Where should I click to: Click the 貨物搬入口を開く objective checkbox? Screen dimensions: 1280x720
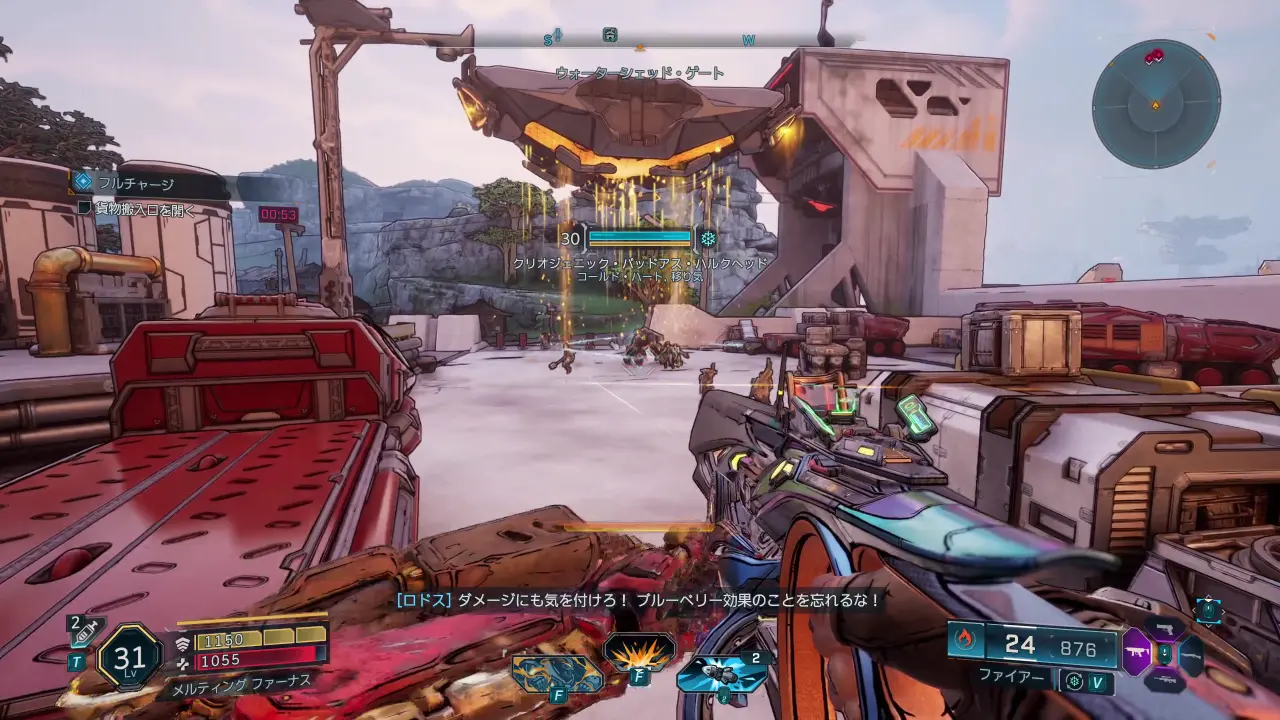click(85, 208)
